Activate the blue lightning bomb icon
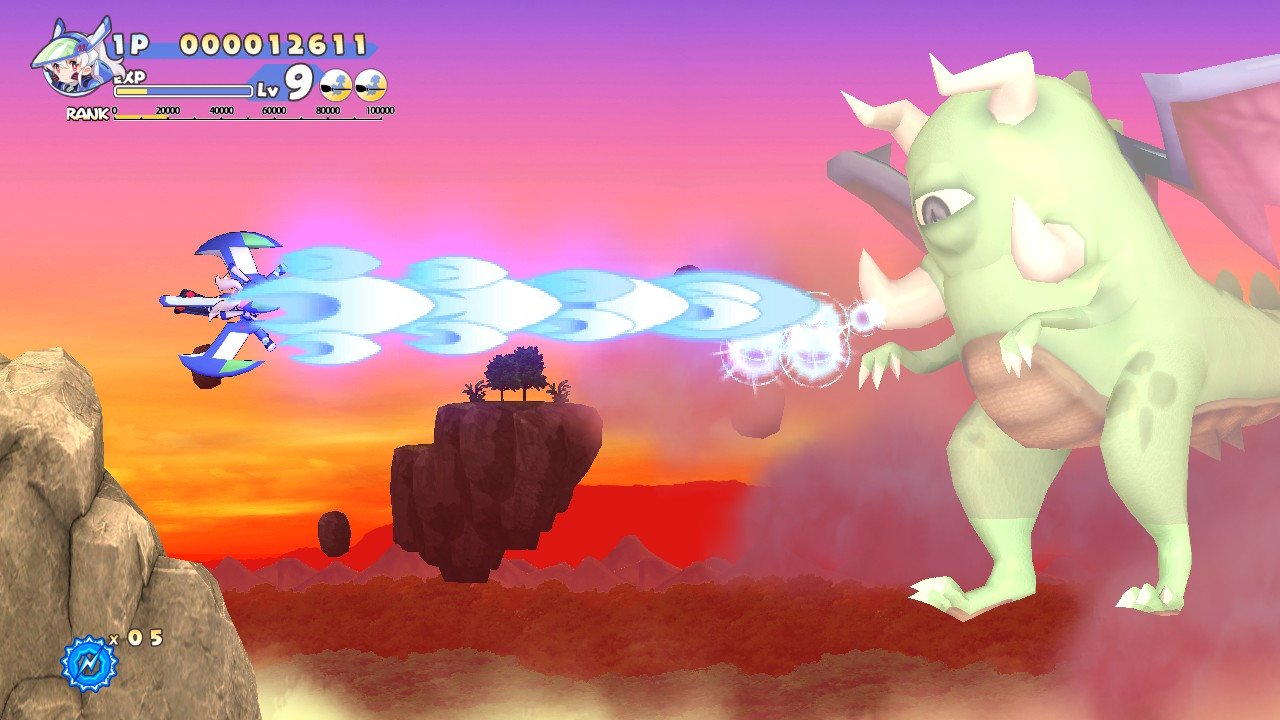Screen dimensions: 1280x720 (x=89, y=663)
